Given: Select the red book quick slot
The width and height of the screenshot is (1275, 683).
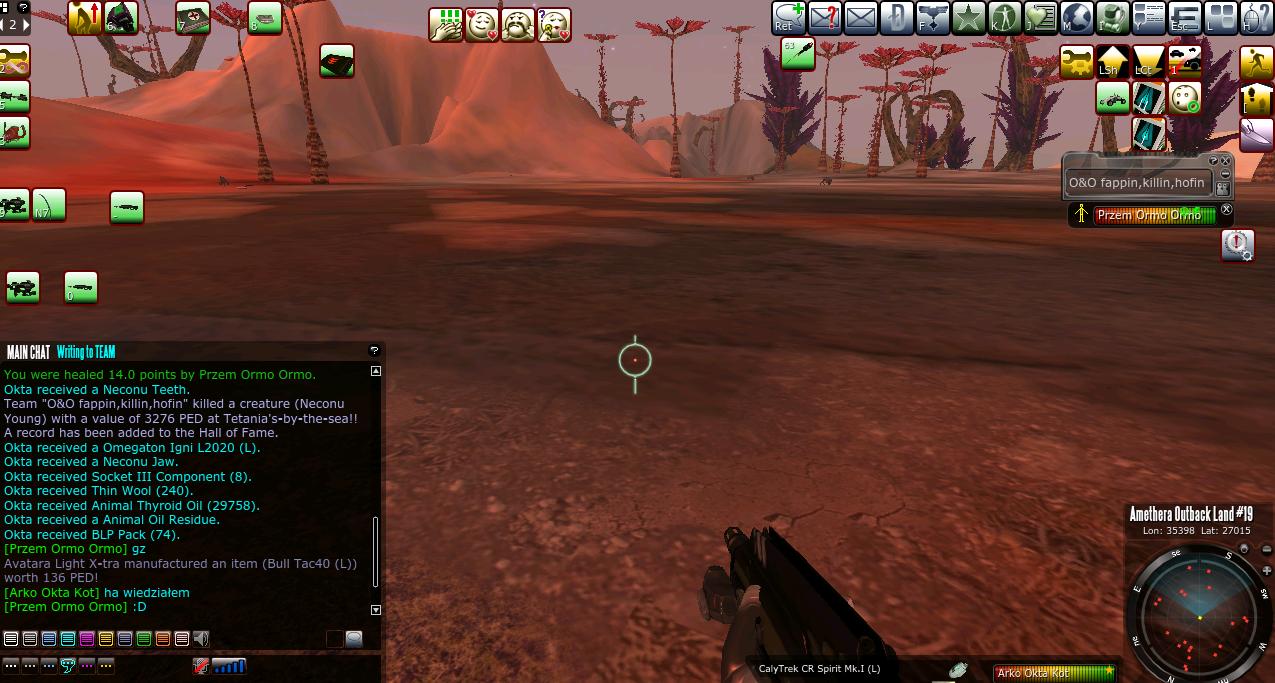Looking at the screenshot, I should click(x=337, y=62).
